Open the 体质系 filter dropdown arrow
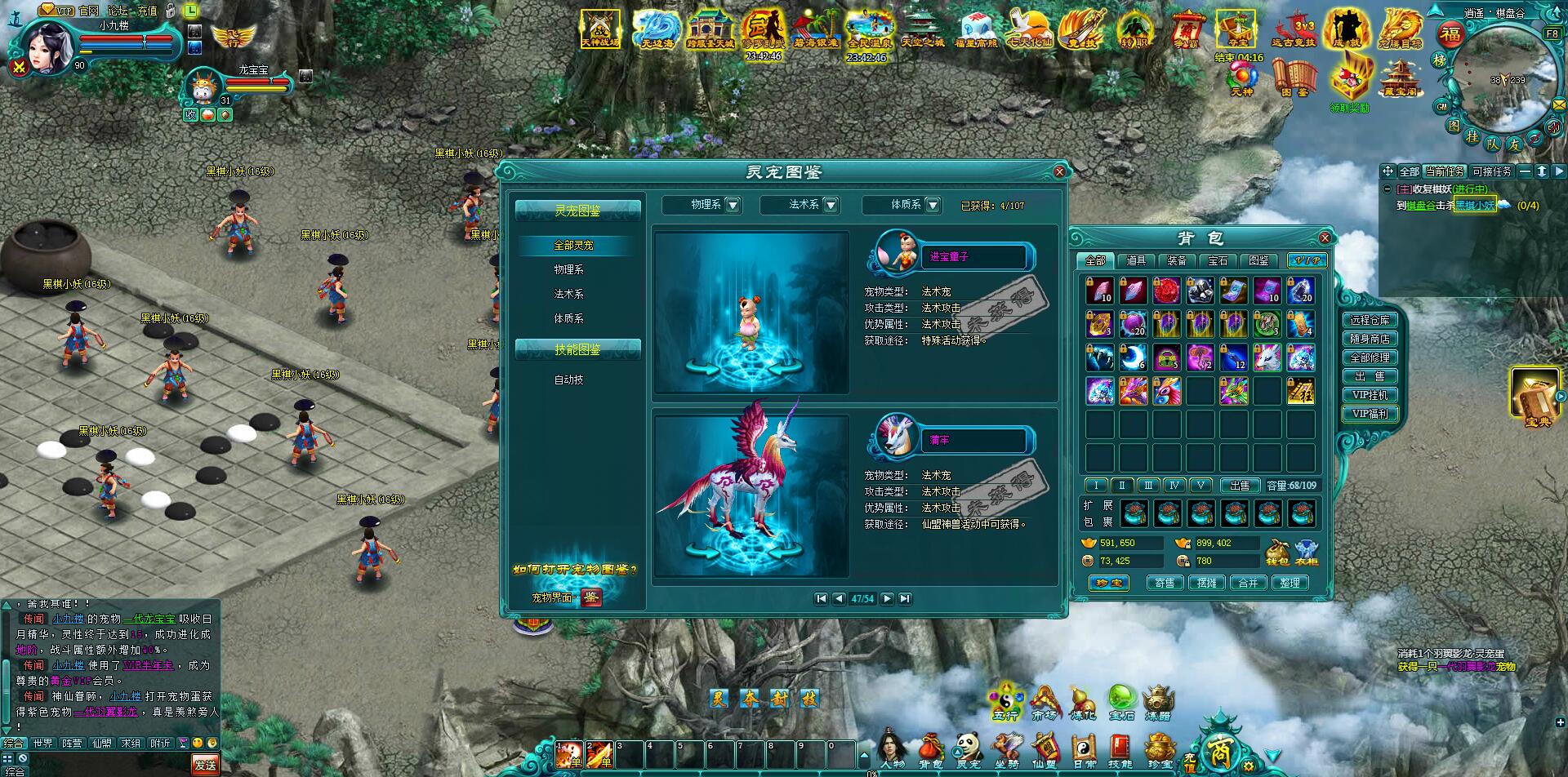 pos(933,205)
